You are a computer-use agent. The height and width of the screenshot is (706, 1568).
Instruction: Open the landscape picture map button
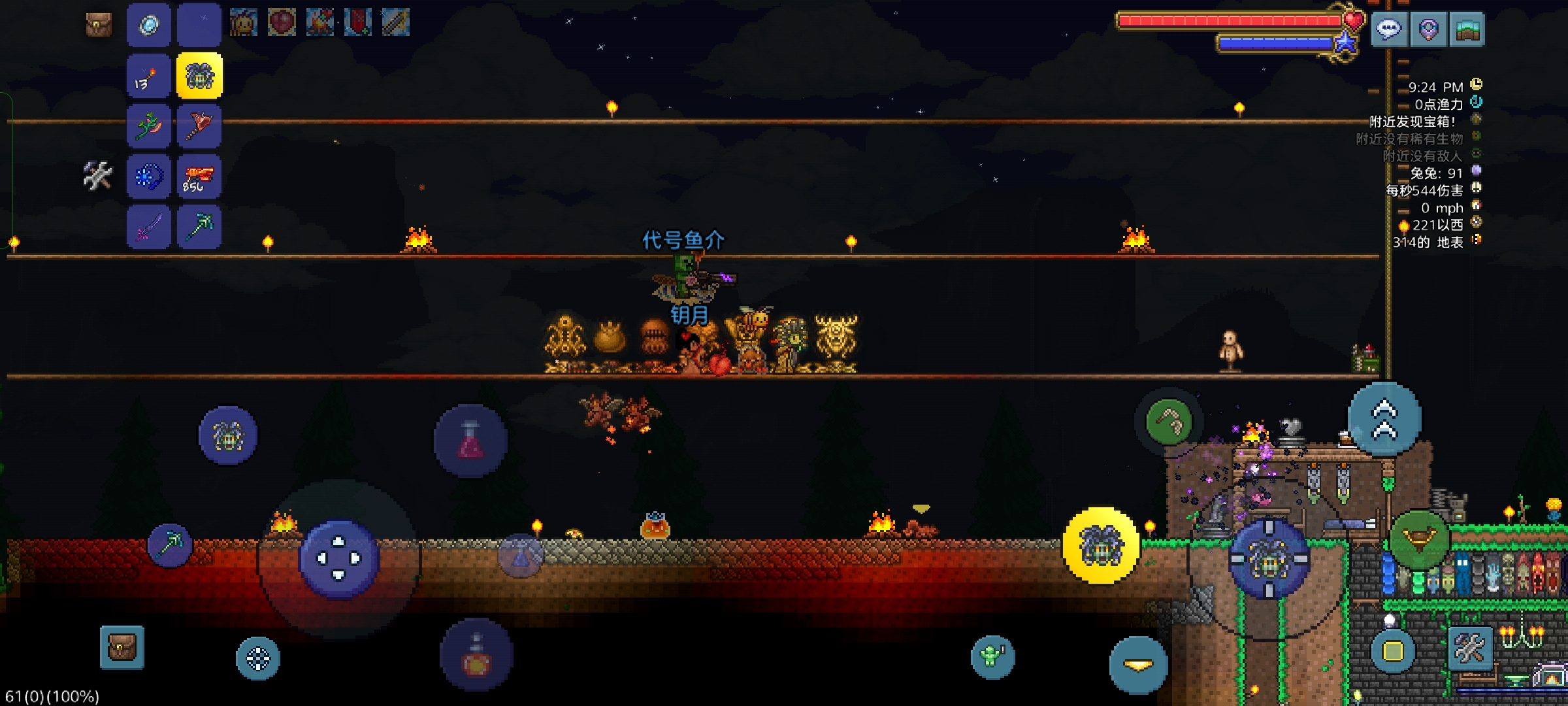tap(1467, 29)
